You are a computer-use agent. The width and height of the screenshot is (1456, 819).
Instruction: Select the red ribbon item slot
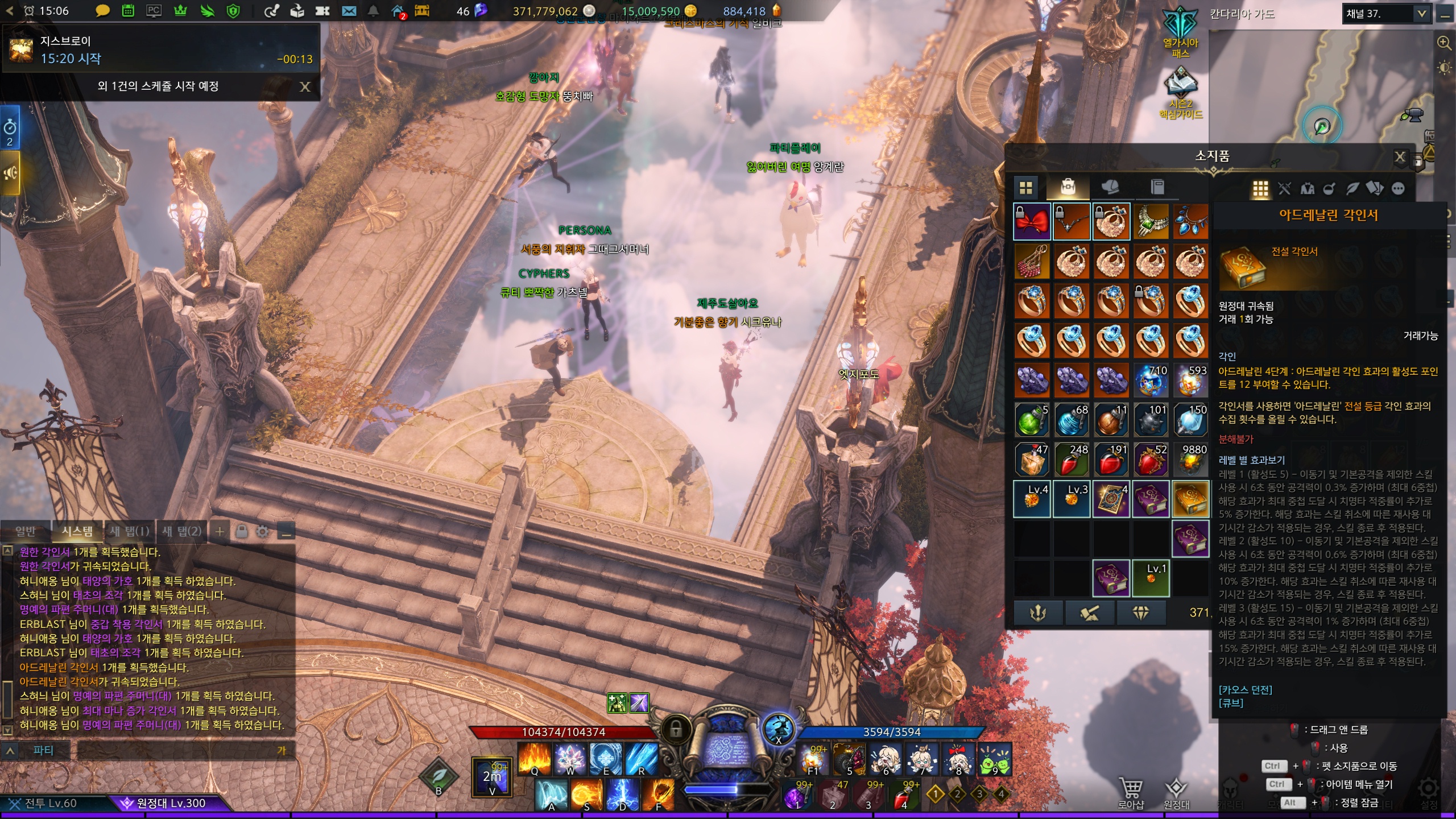1032,221
